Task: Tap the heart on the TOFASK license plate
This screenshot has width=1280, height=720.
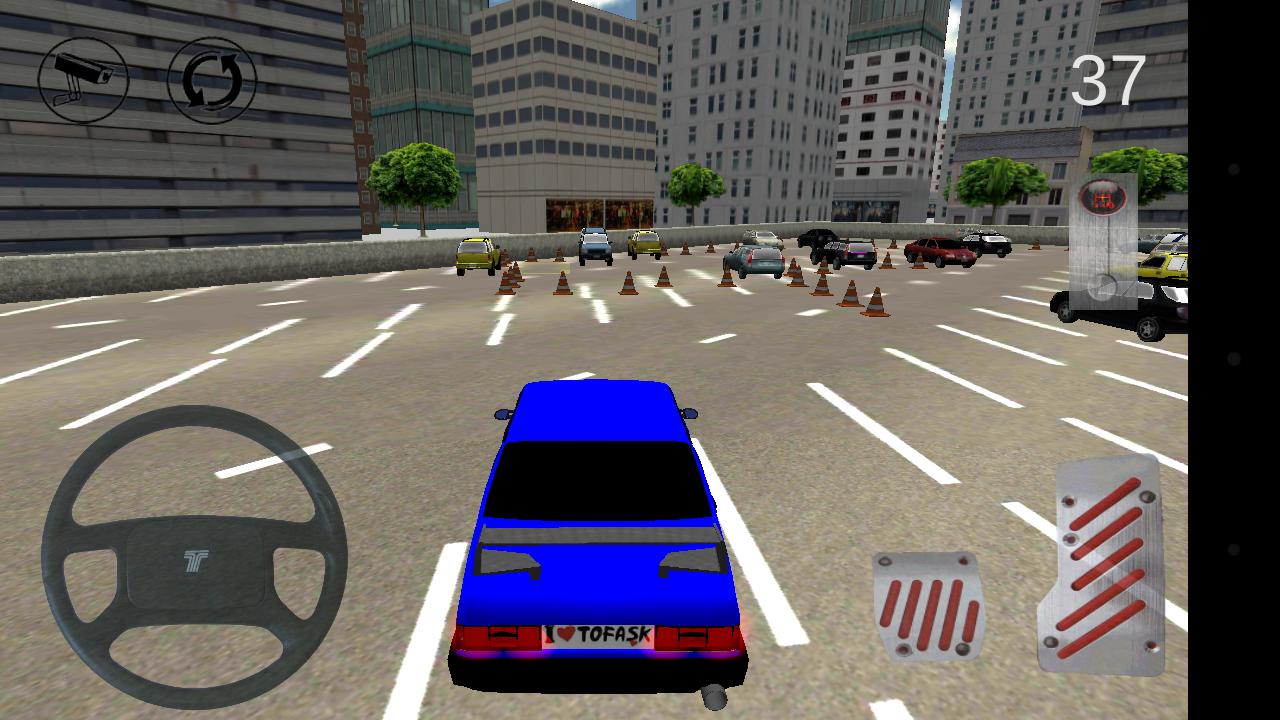Action: [x=565, y=632]
